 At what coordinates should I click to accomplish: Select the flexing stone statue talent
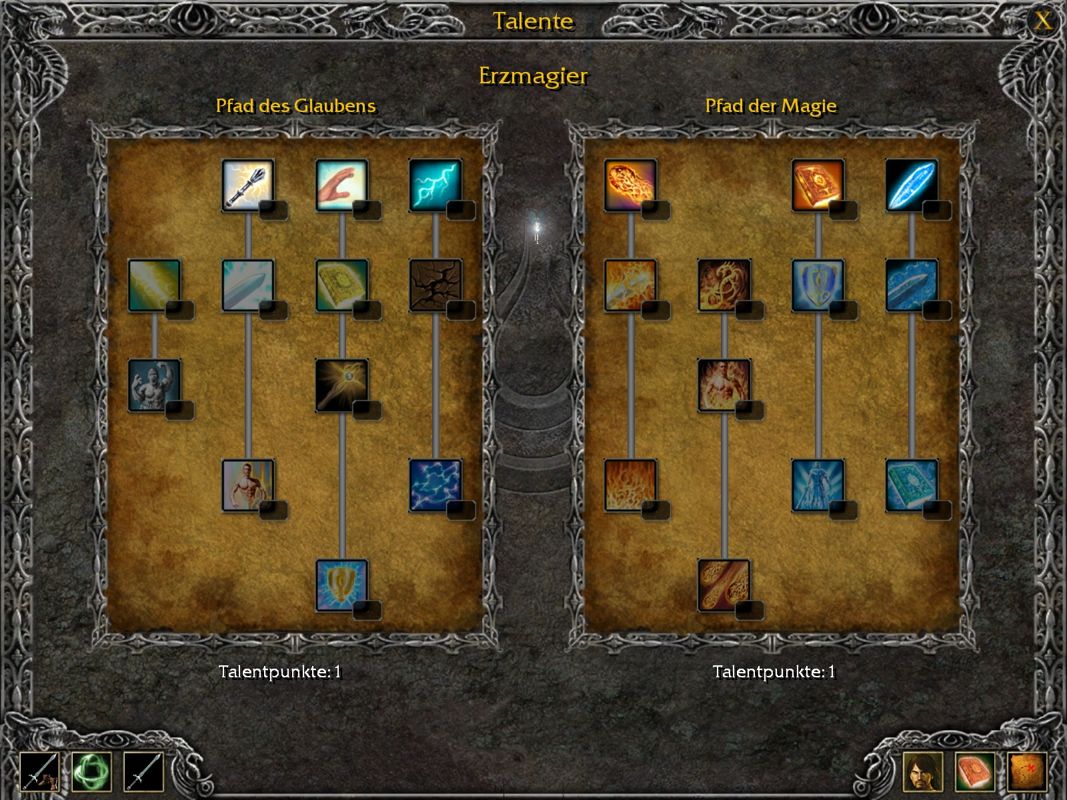coord(154,385)
